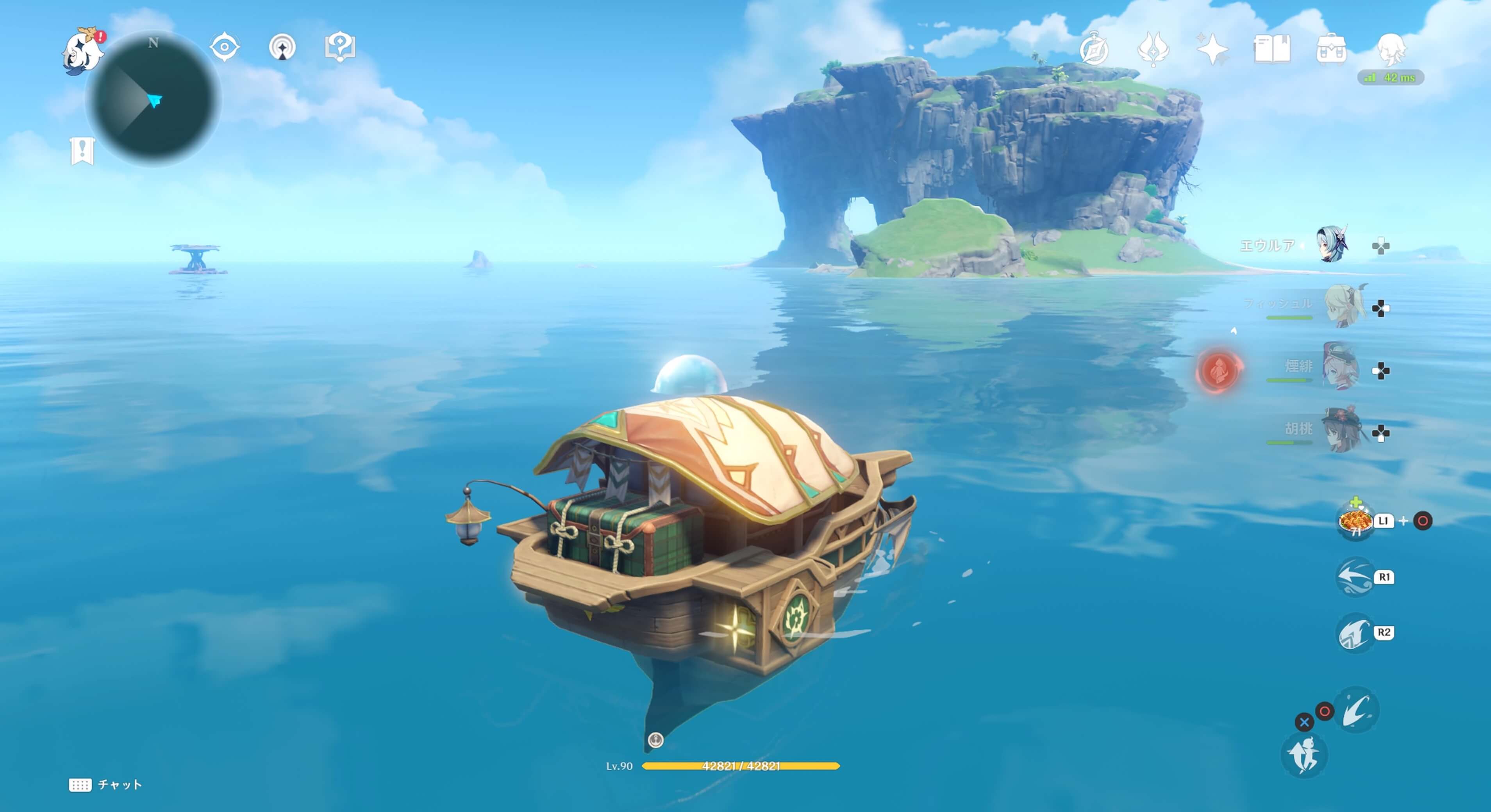Open the チャット chat box
The height and width of the screenshot is (812, 1491).
pyautogui.click(x=105, y=785)
